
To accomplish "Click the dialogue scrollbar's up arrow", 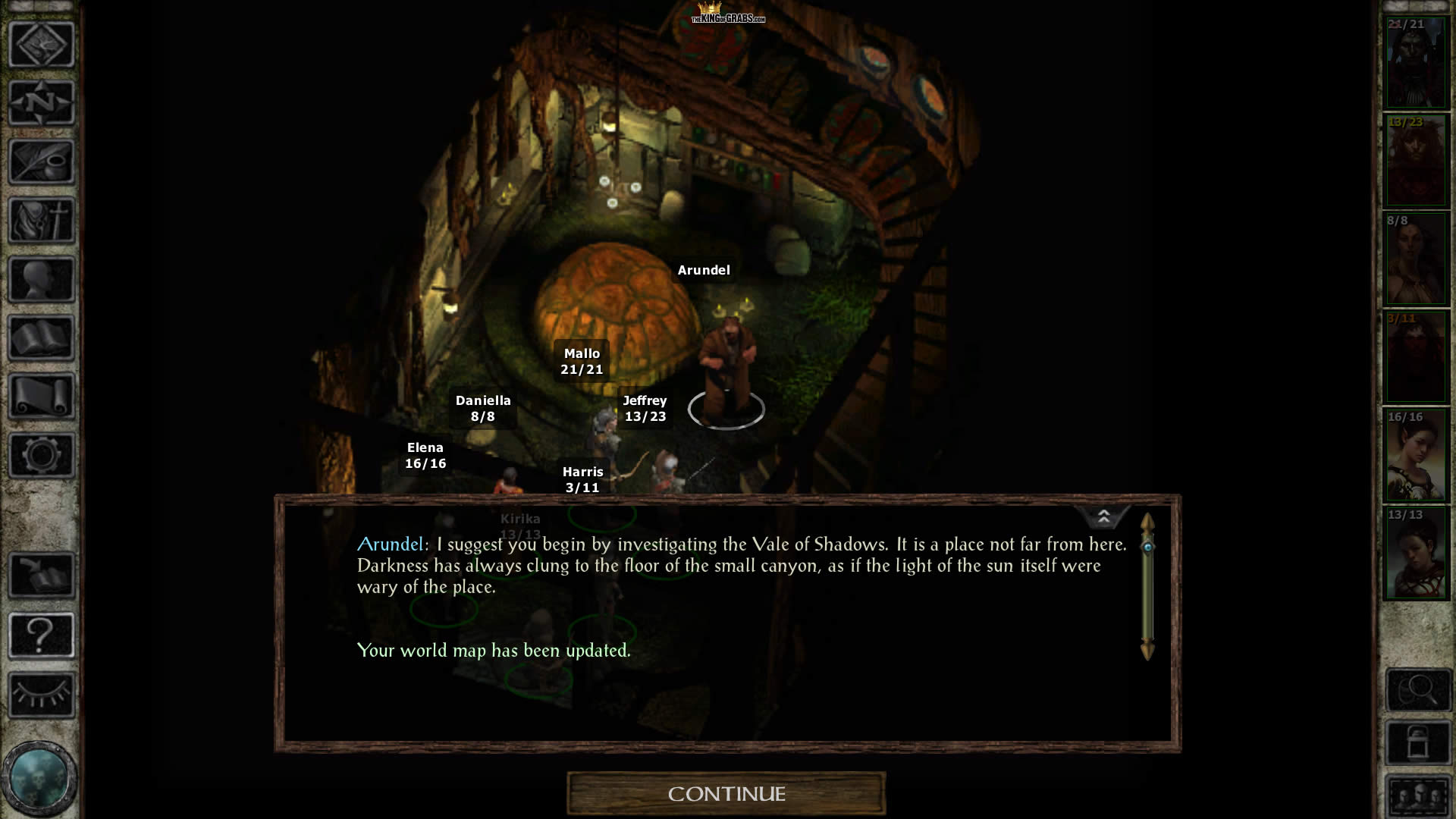I will click(x=1147, y=522).
